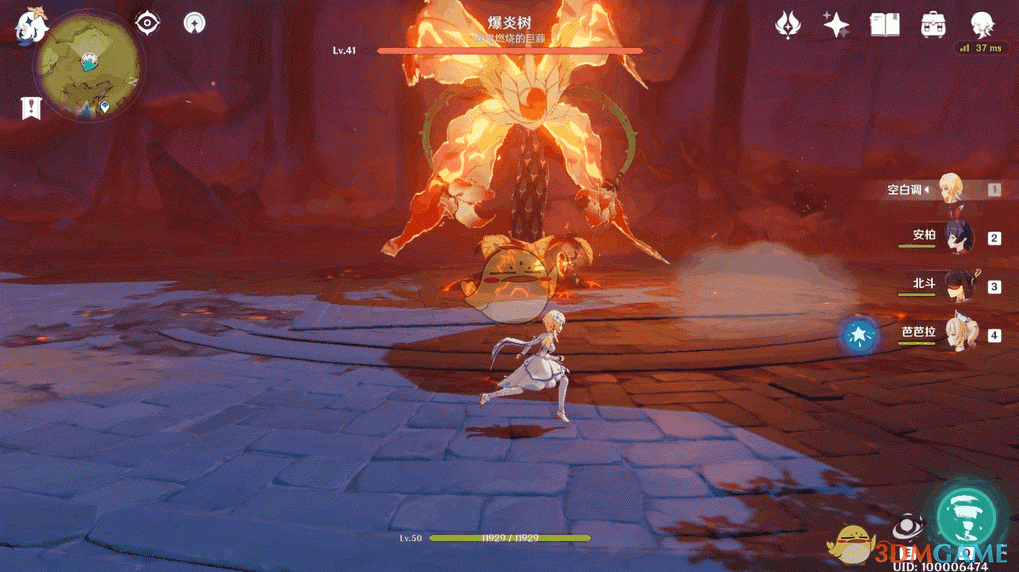Switch to party member 安柏
This screenshot has width=1019, height=572.
(950, 237)
